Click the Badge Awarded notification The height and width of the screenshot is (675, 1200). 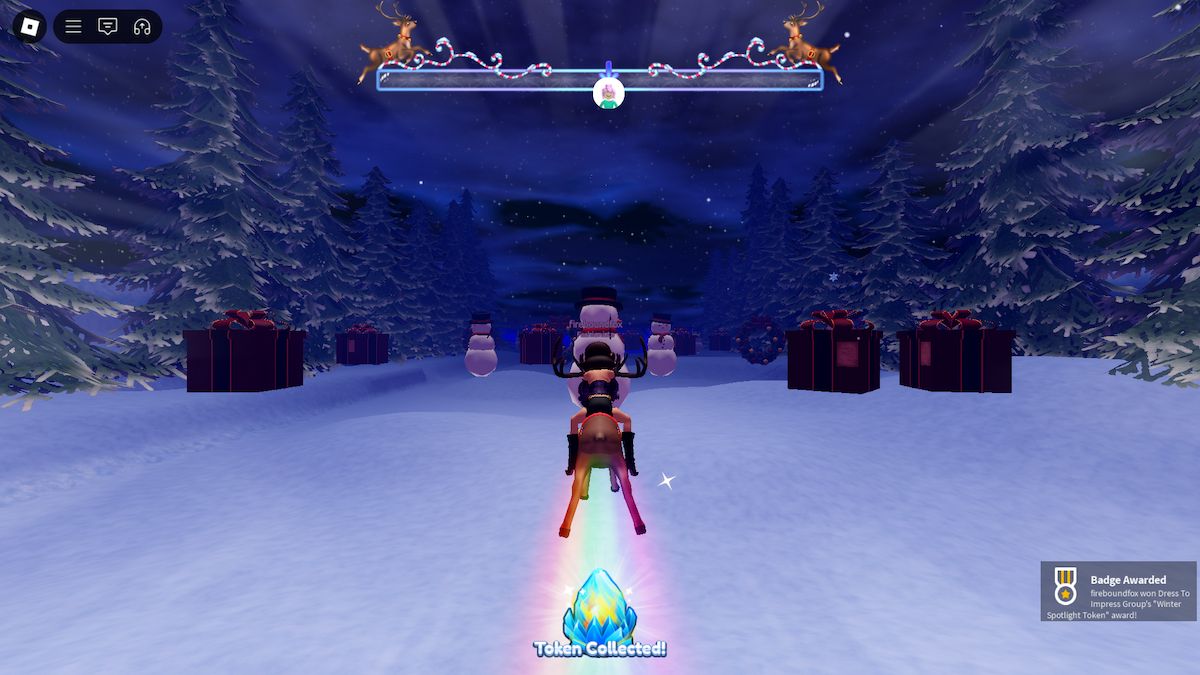pyautogui.click(x=1118, y=591)
